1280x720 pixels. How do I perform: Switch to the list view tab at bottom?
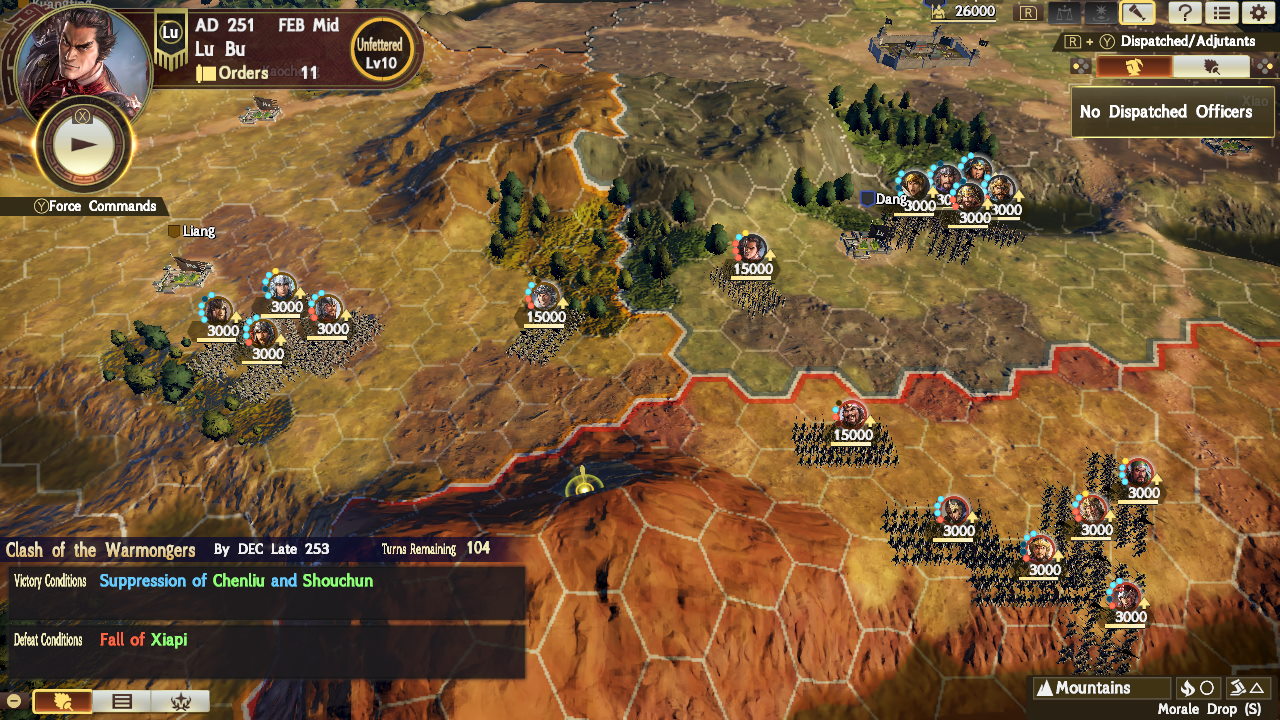coord(122,700)
